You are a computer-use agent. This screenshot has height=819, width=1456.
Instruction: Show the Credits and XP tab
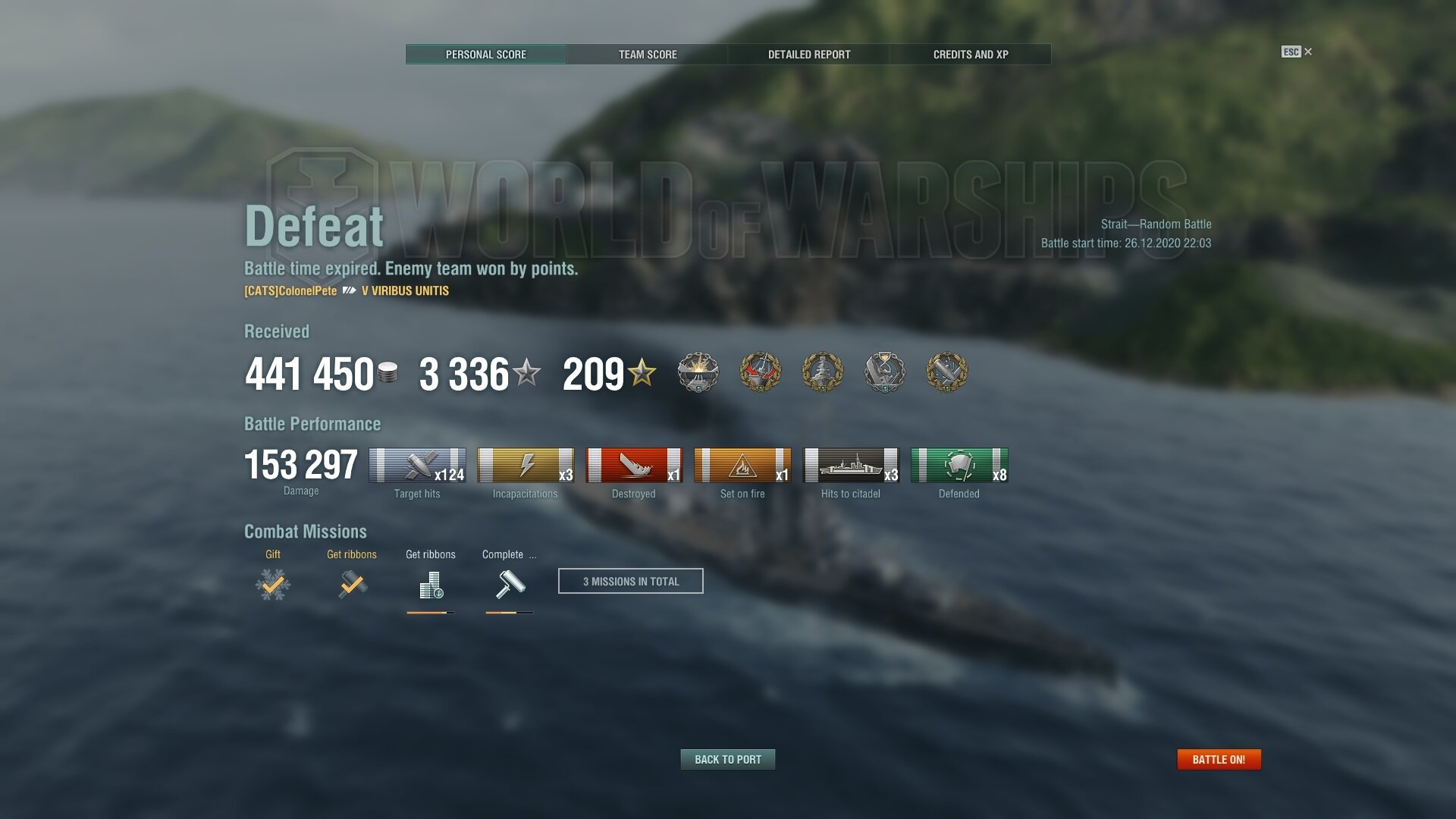[x=971, y=55]
